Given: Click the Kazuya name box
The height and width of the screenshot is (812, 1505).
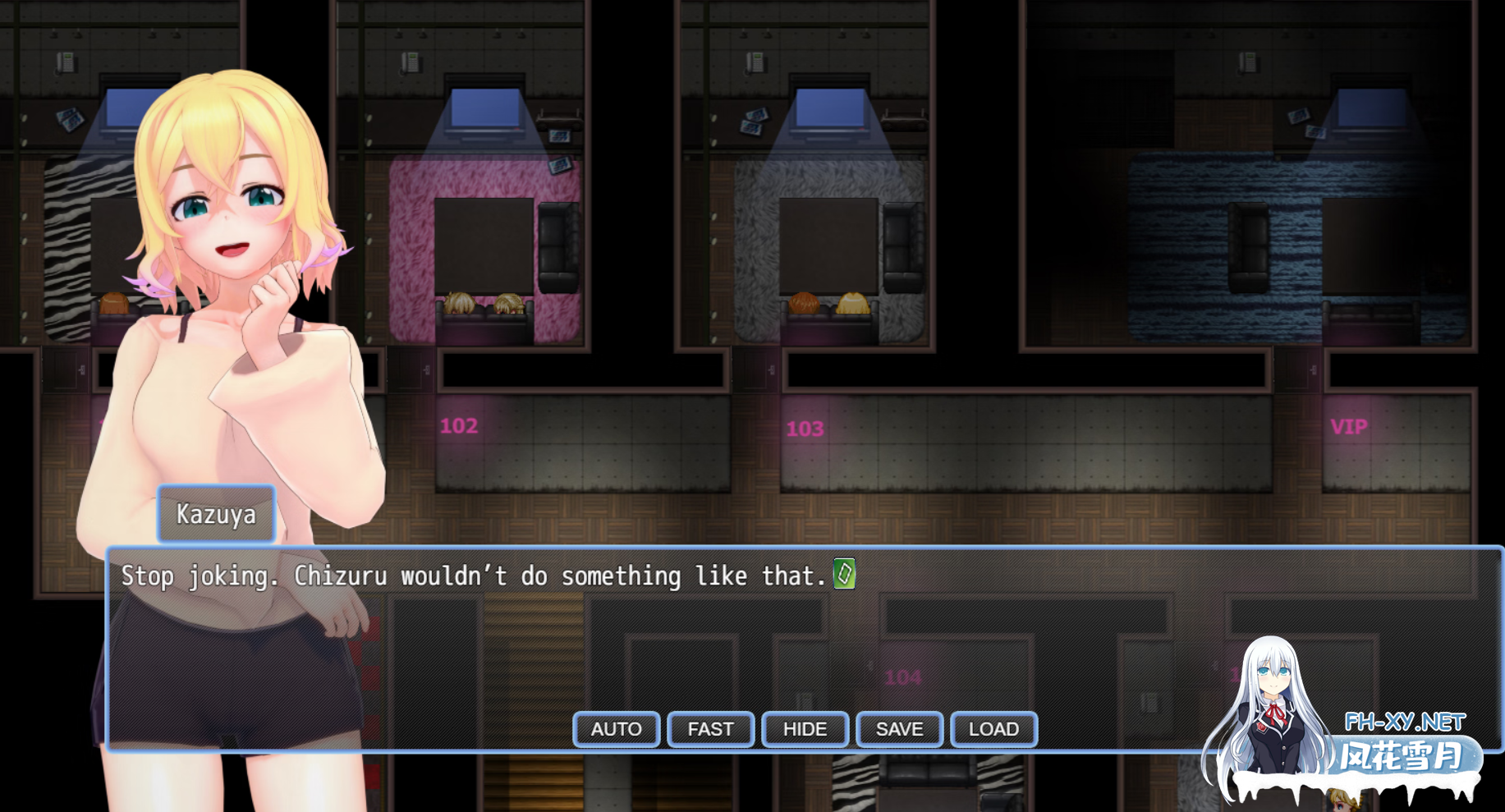Looking at the screenshot, I should click(216, 515).
